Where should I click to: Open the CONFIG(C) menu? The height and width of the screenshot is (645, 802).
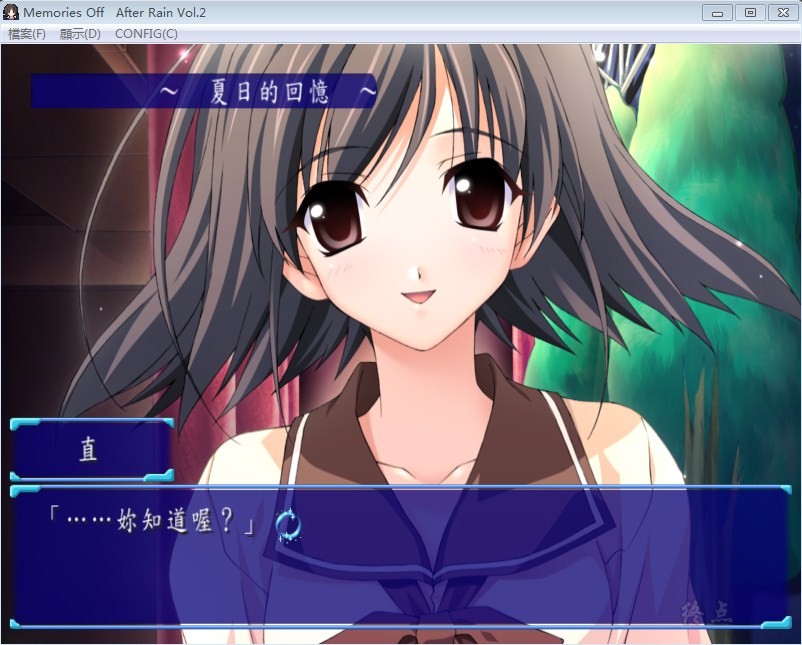click(146, 34)
